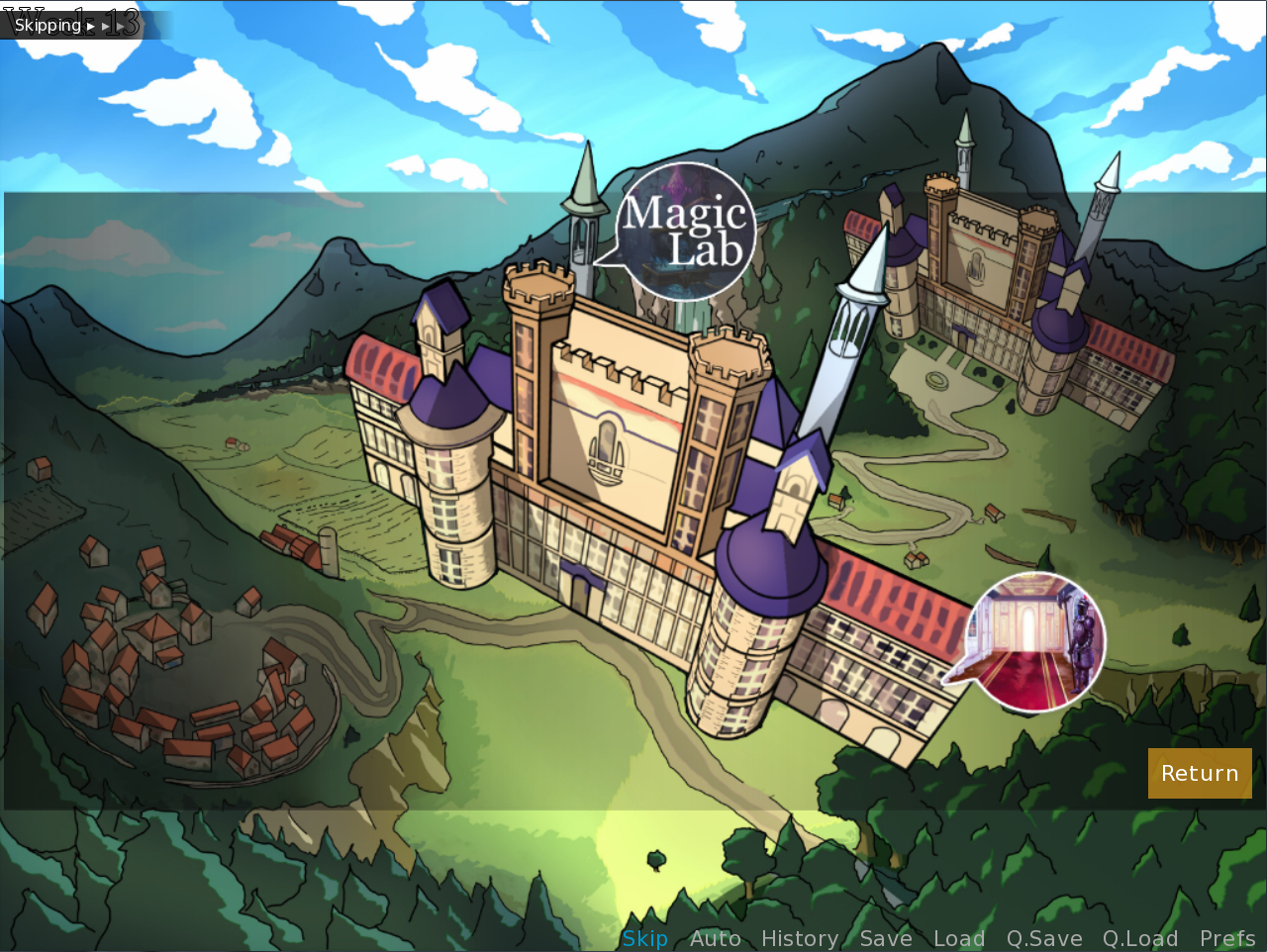Disable Skip mode from the quick menu

(x=644, y=938)
